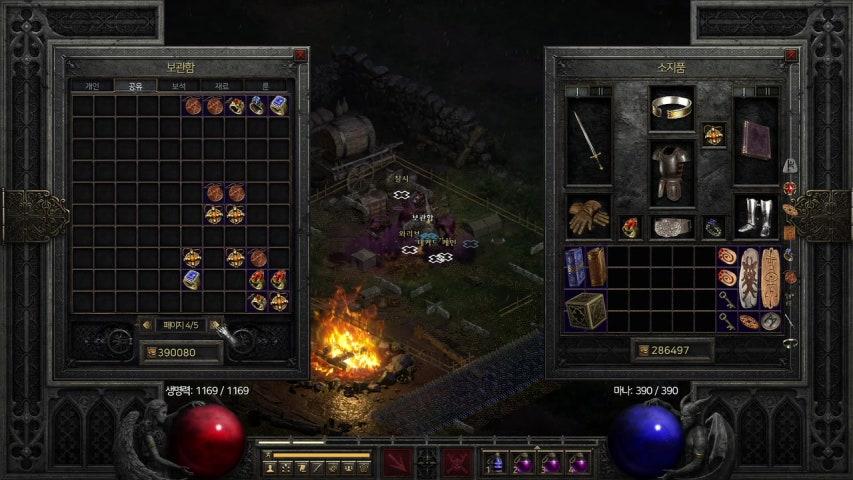Image resolution: width=853 pixels, height=480 pixels.
Task: Choose the equipped leather gloves
Action: pyautogui.click(x=588, y=216)
